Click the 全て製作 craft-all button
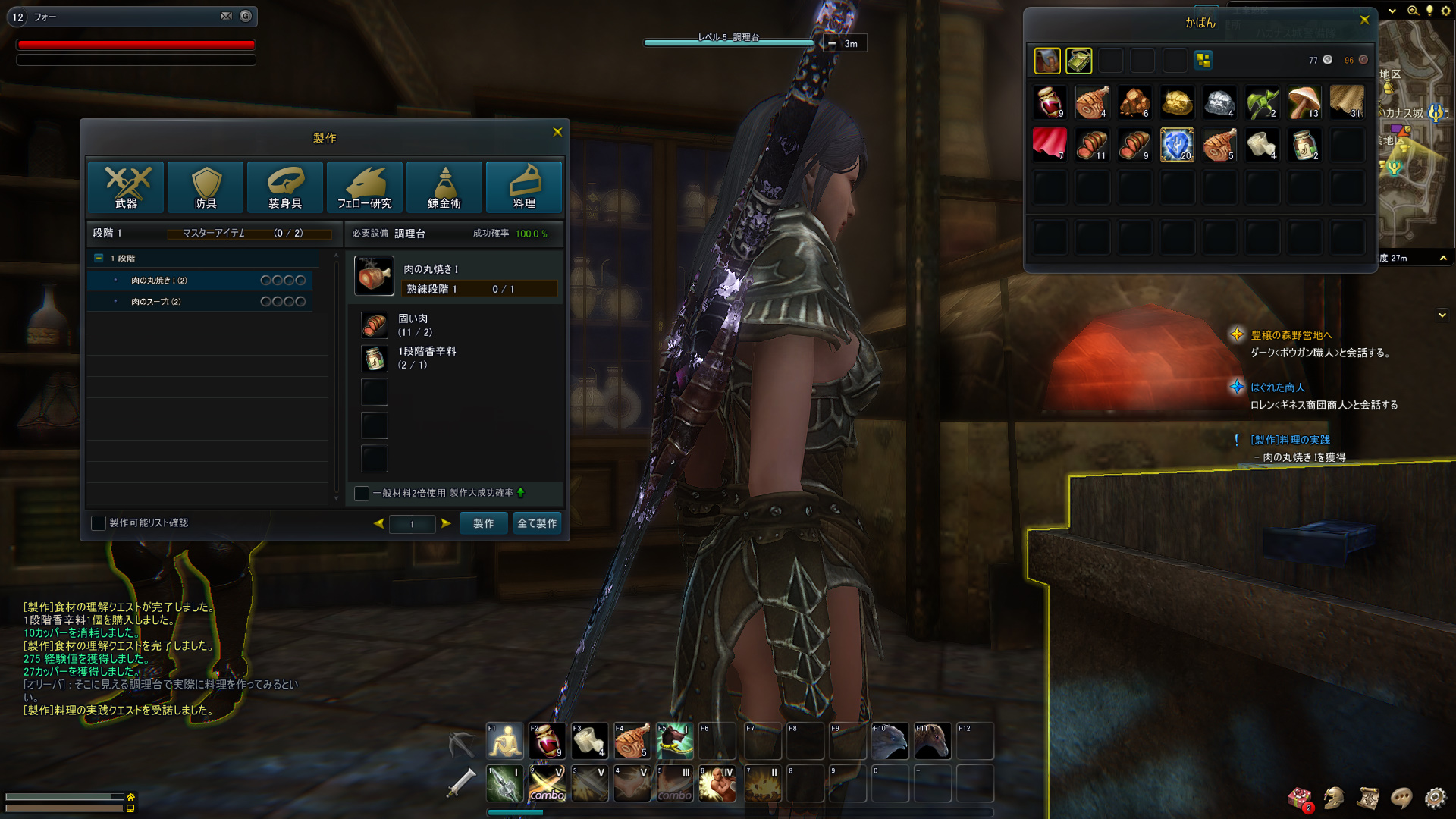Screen dimensions: 1456x819 coord(537,523)
